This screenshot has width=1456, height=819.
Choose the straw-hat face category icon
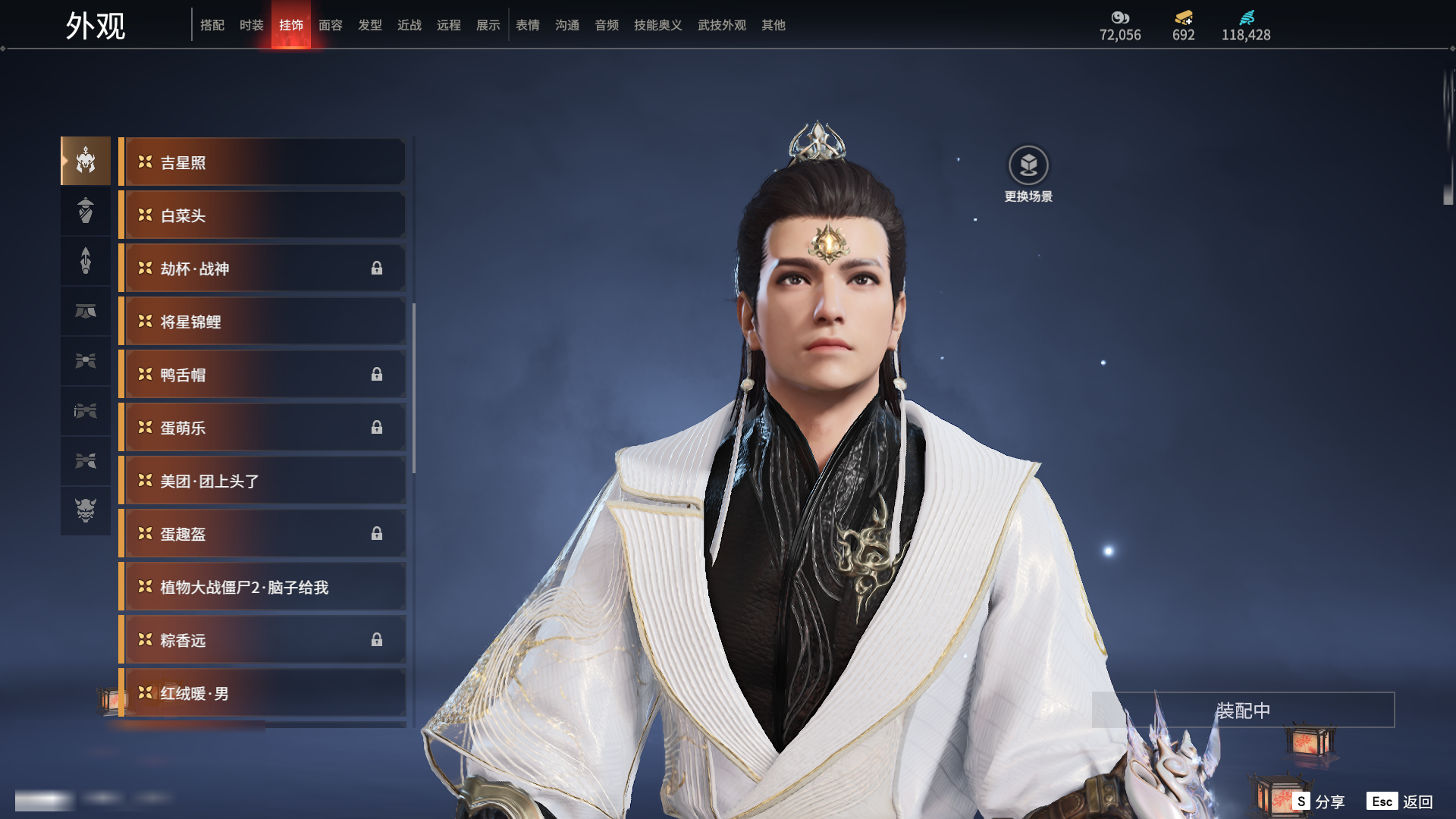86,210
